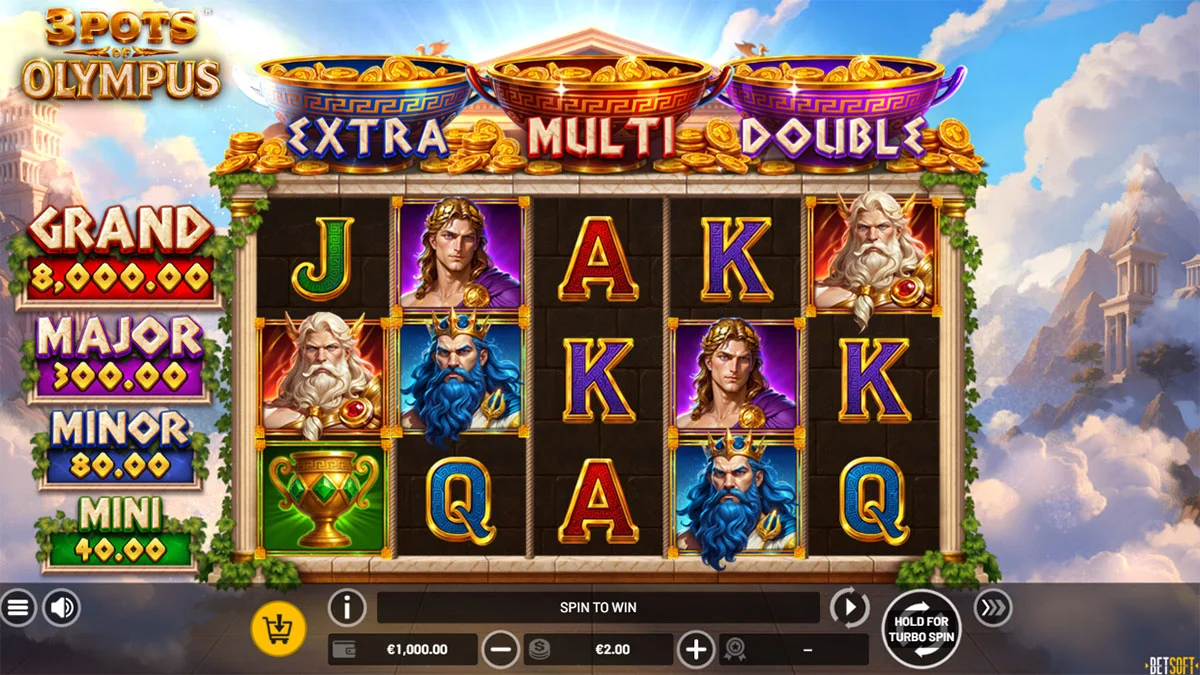The image size is (1200, 675).
Task: Open the buy feature cart button
Action: pos(279,628)
